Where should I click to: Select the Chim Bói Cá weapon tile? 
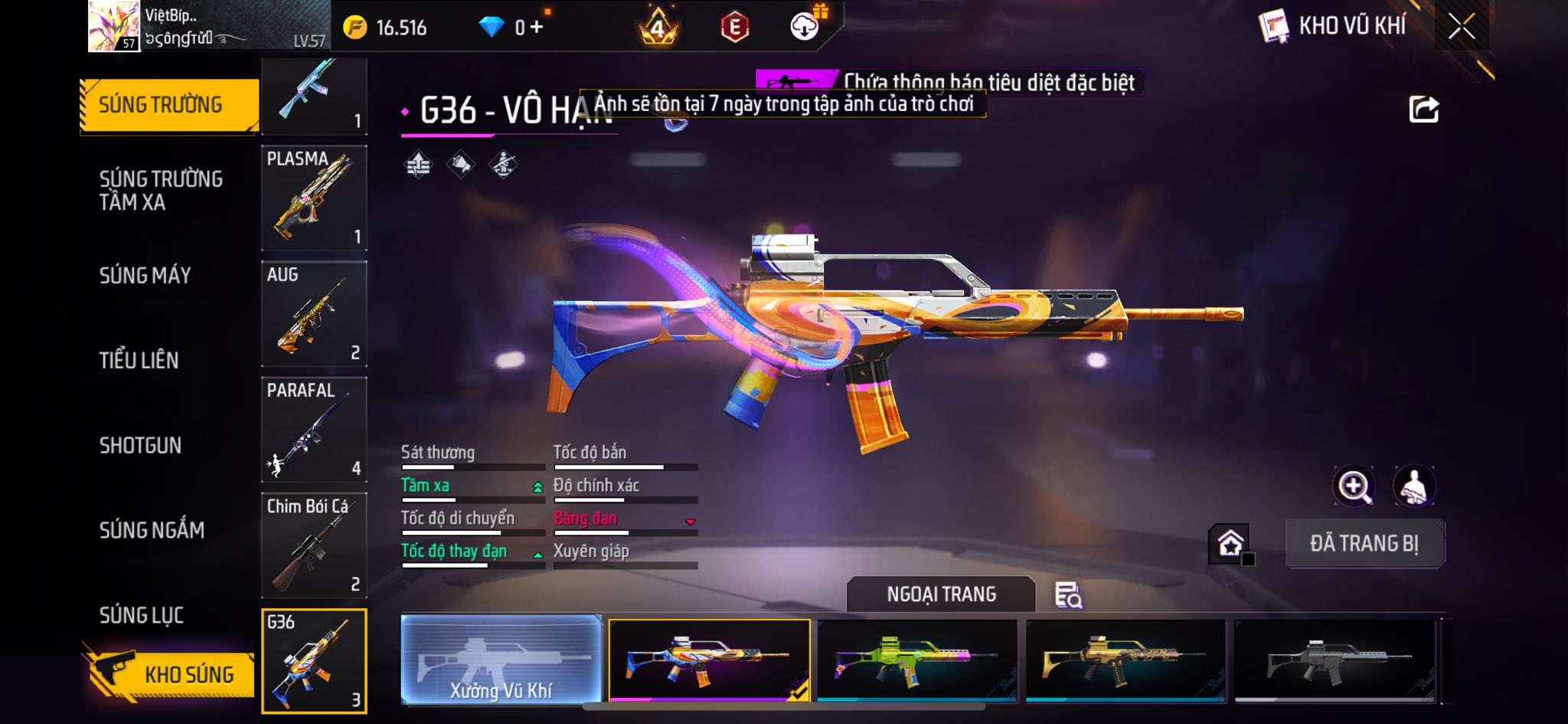(314, 545)
